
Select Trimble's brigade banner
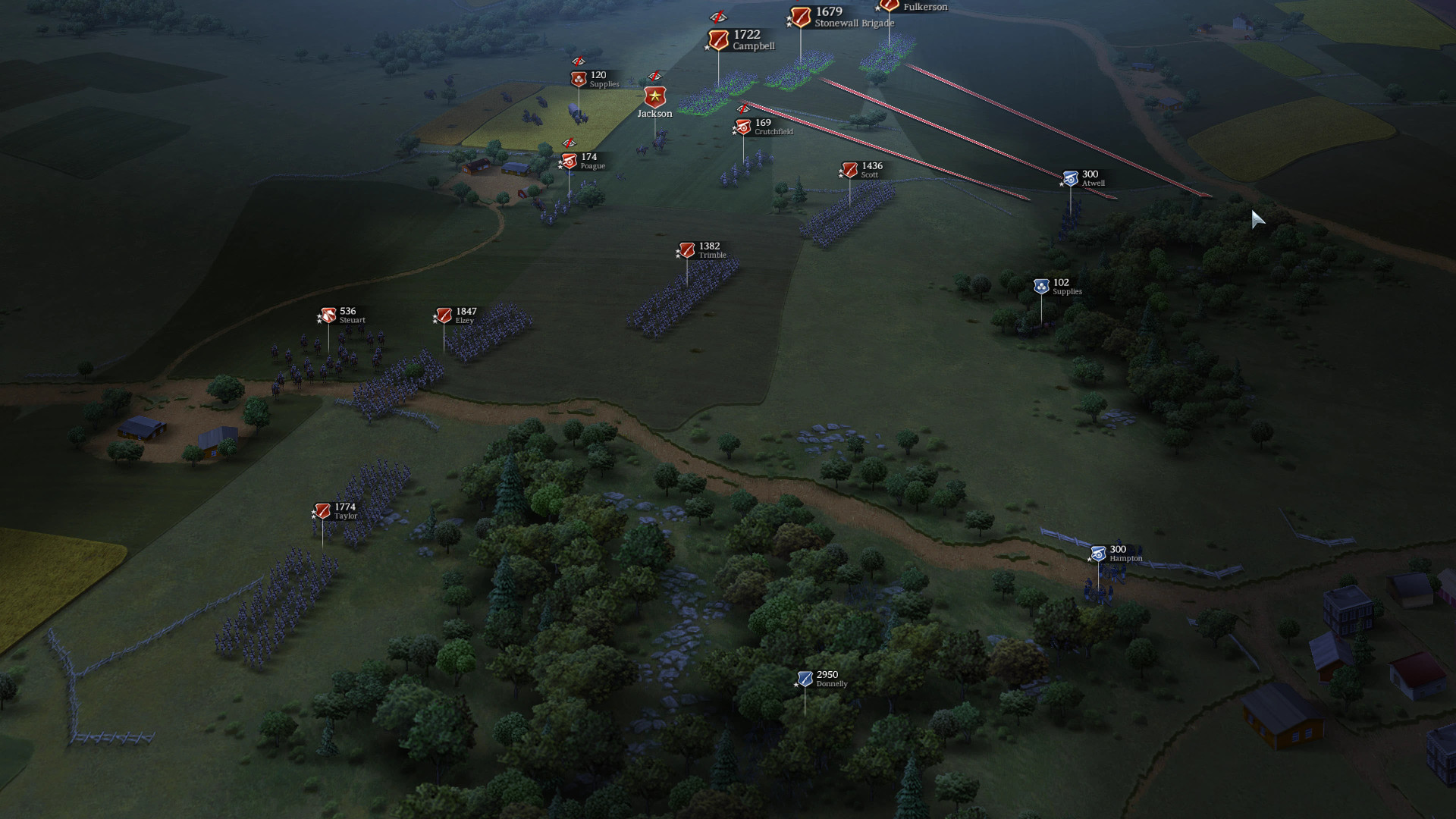tap(687, 249)
